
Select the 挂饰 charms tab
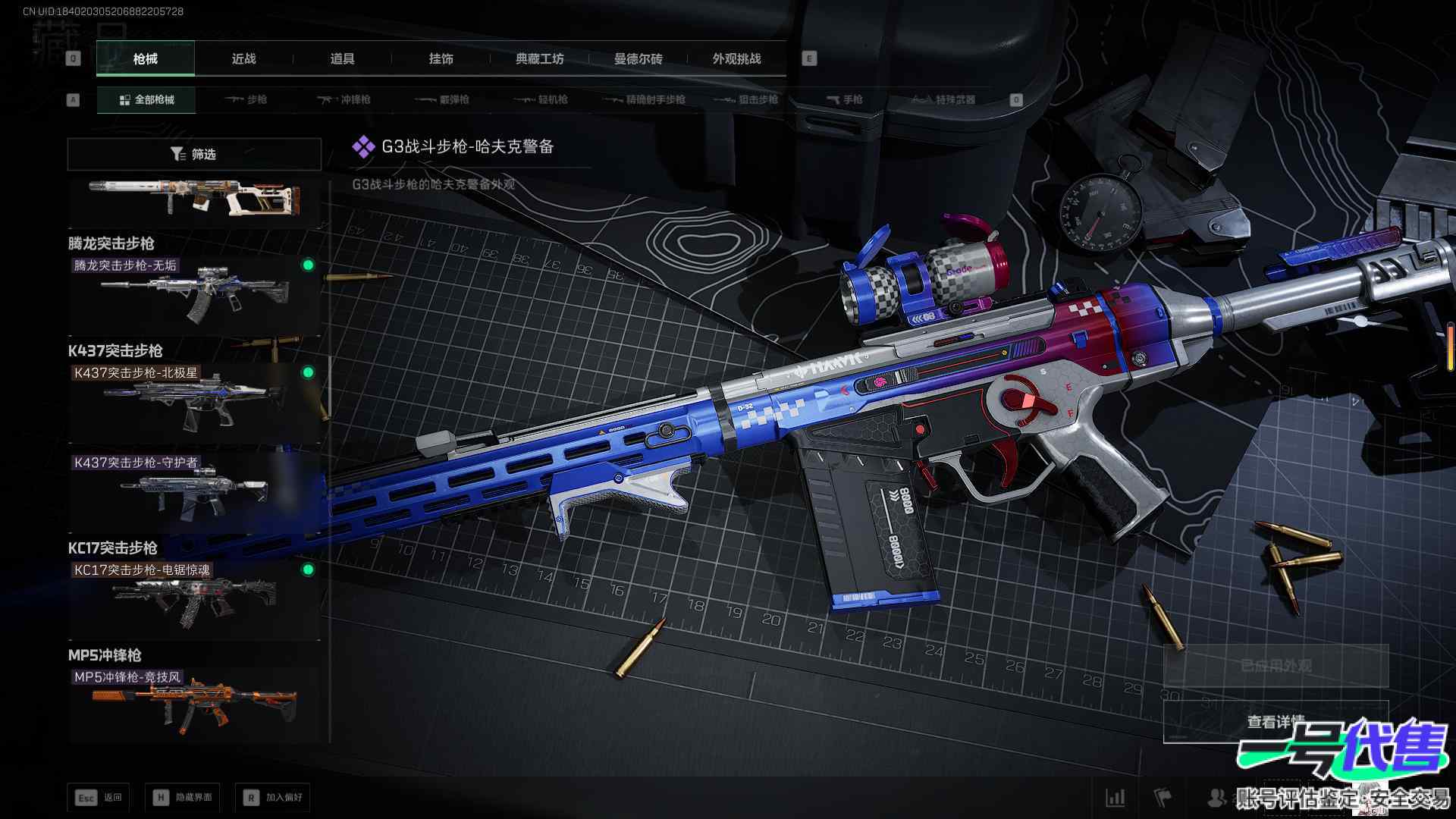point(441,59)
